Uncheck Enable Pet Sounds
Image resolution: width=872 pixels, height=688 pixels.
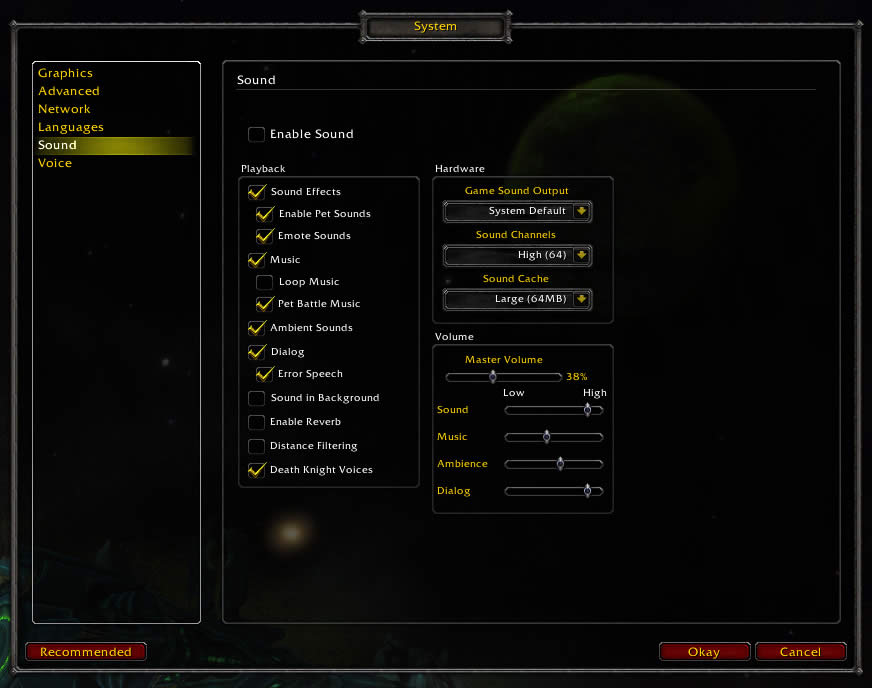(265, 214)
